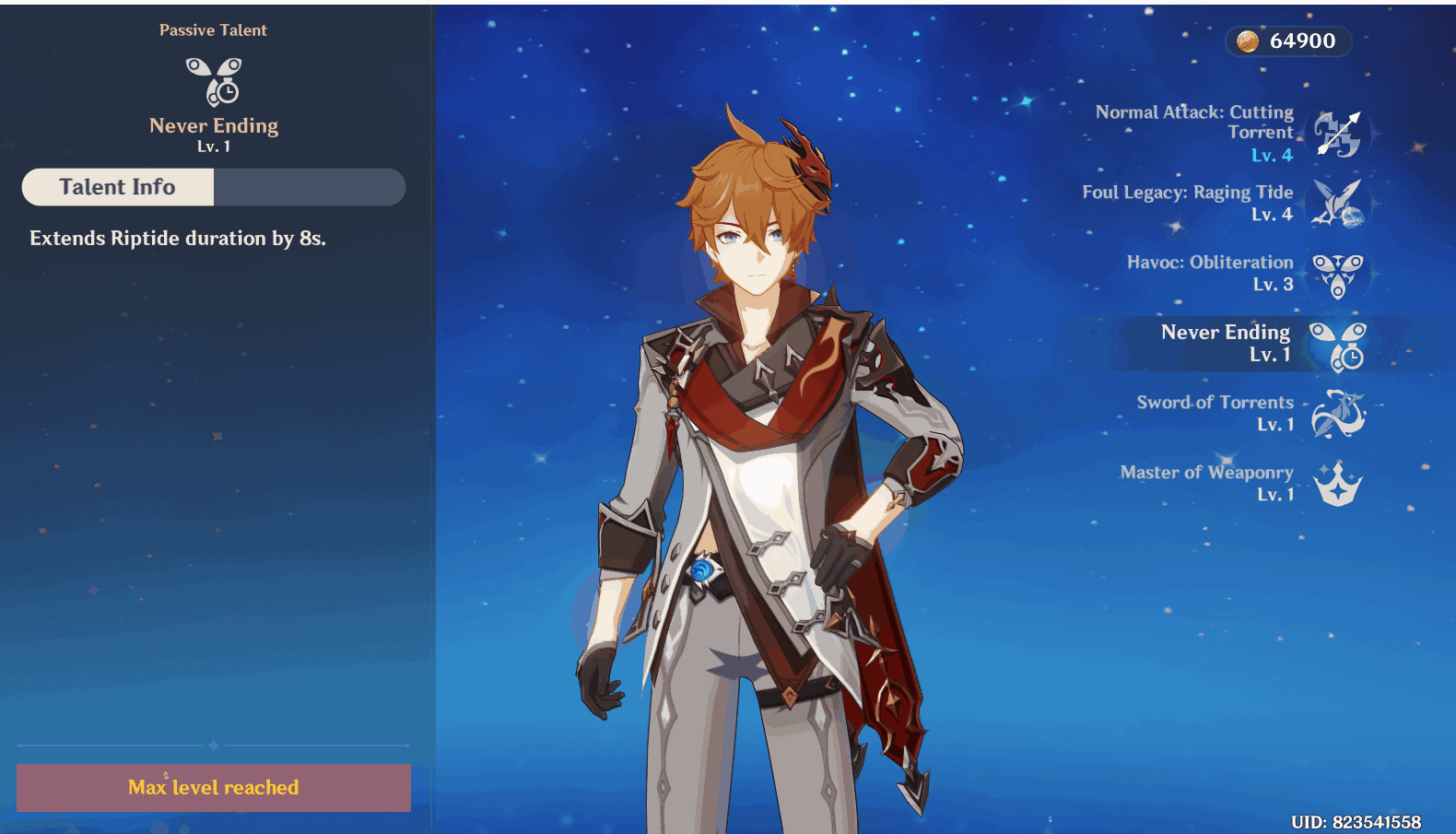Open the Foul Legacy: Raging Tide talent
The height and width of the screenshot is (834, 1456).
click(1336, 203)
